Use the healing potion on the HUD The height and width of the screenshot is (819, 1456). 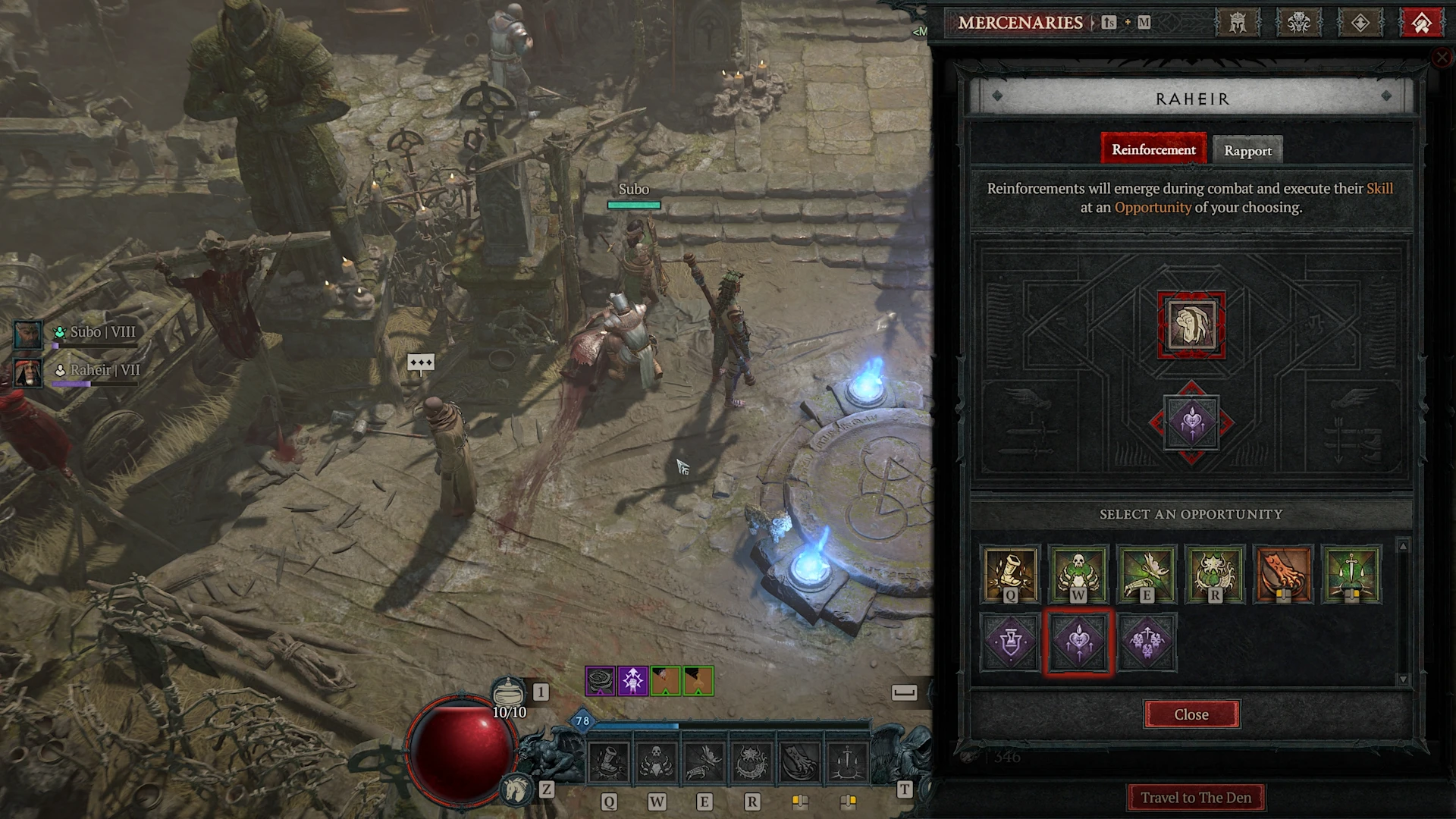coord(509,693)
